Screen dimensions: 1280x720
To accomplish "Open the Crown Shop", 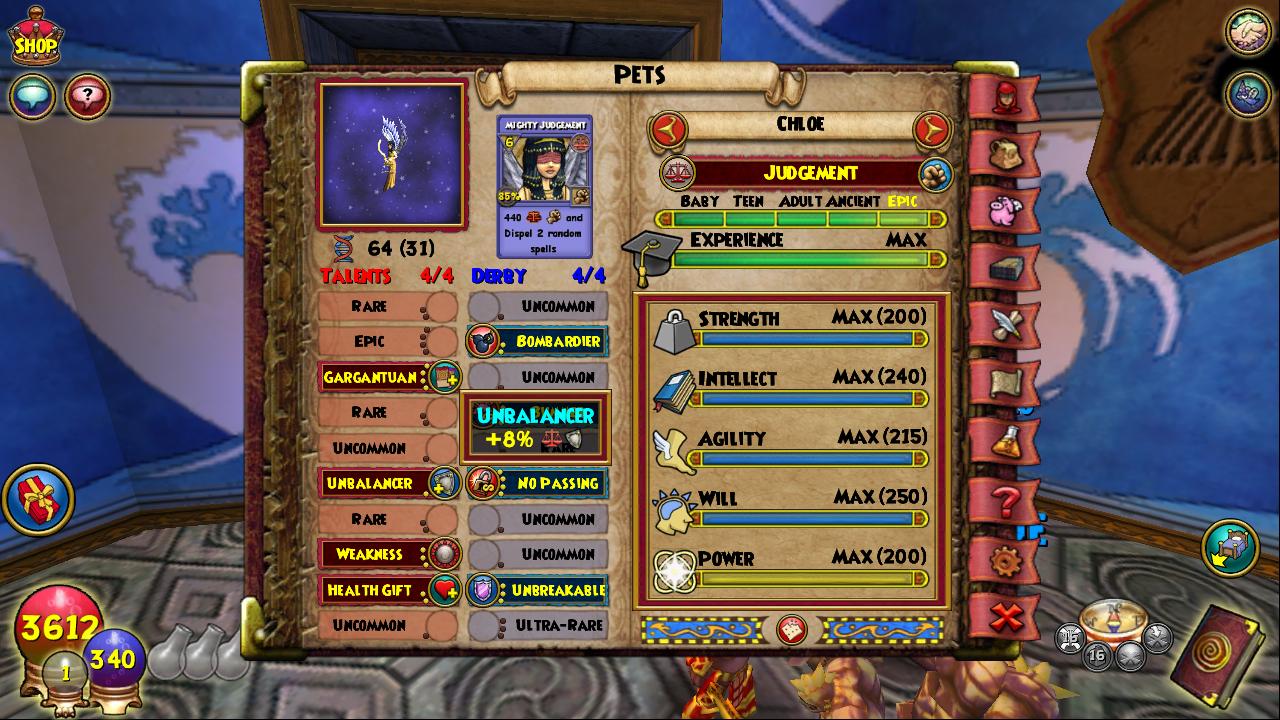I will click(34, 38).
